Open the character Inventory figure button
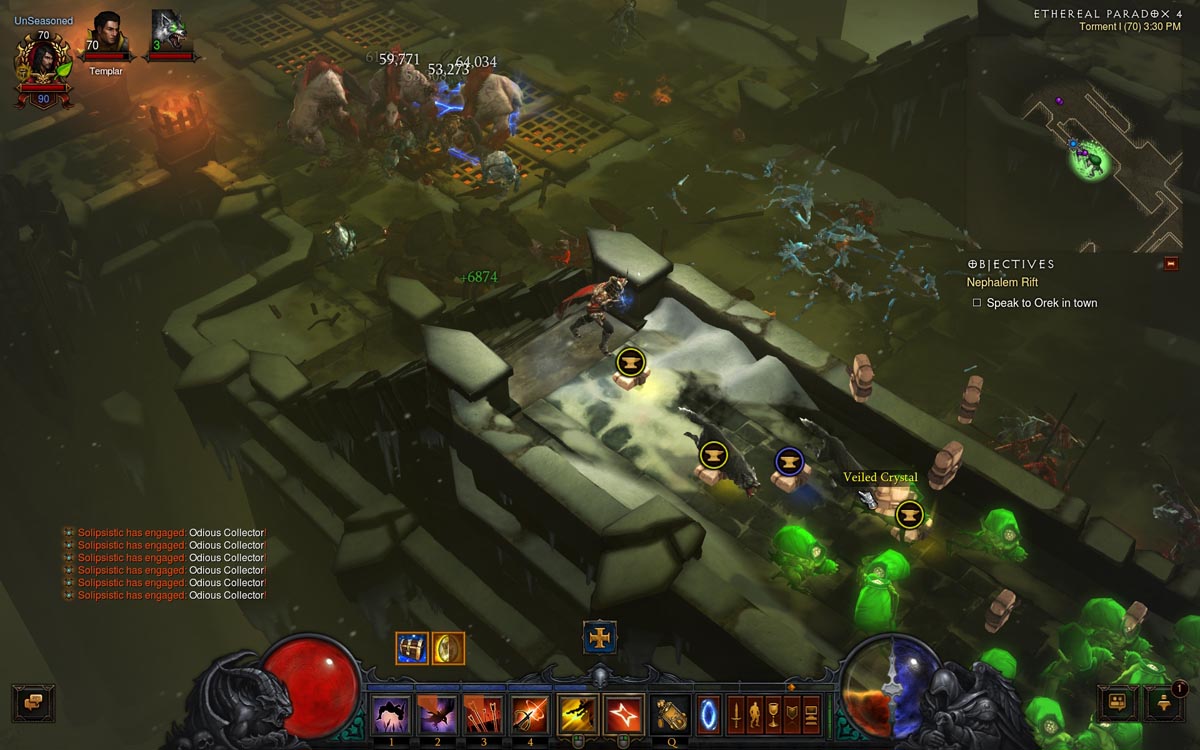The width and height of the screenshot is (1200, 750). (x=754, y=713)
